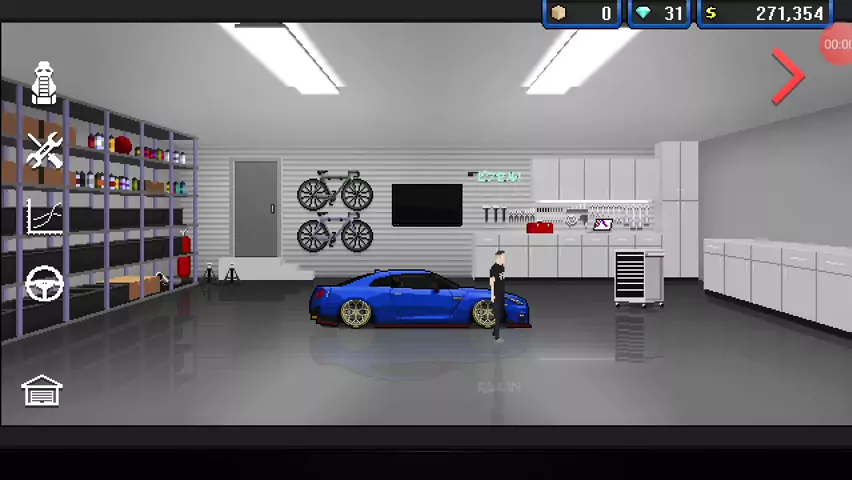Tap the red arrow to go next
852x480 pixels.
788,77
